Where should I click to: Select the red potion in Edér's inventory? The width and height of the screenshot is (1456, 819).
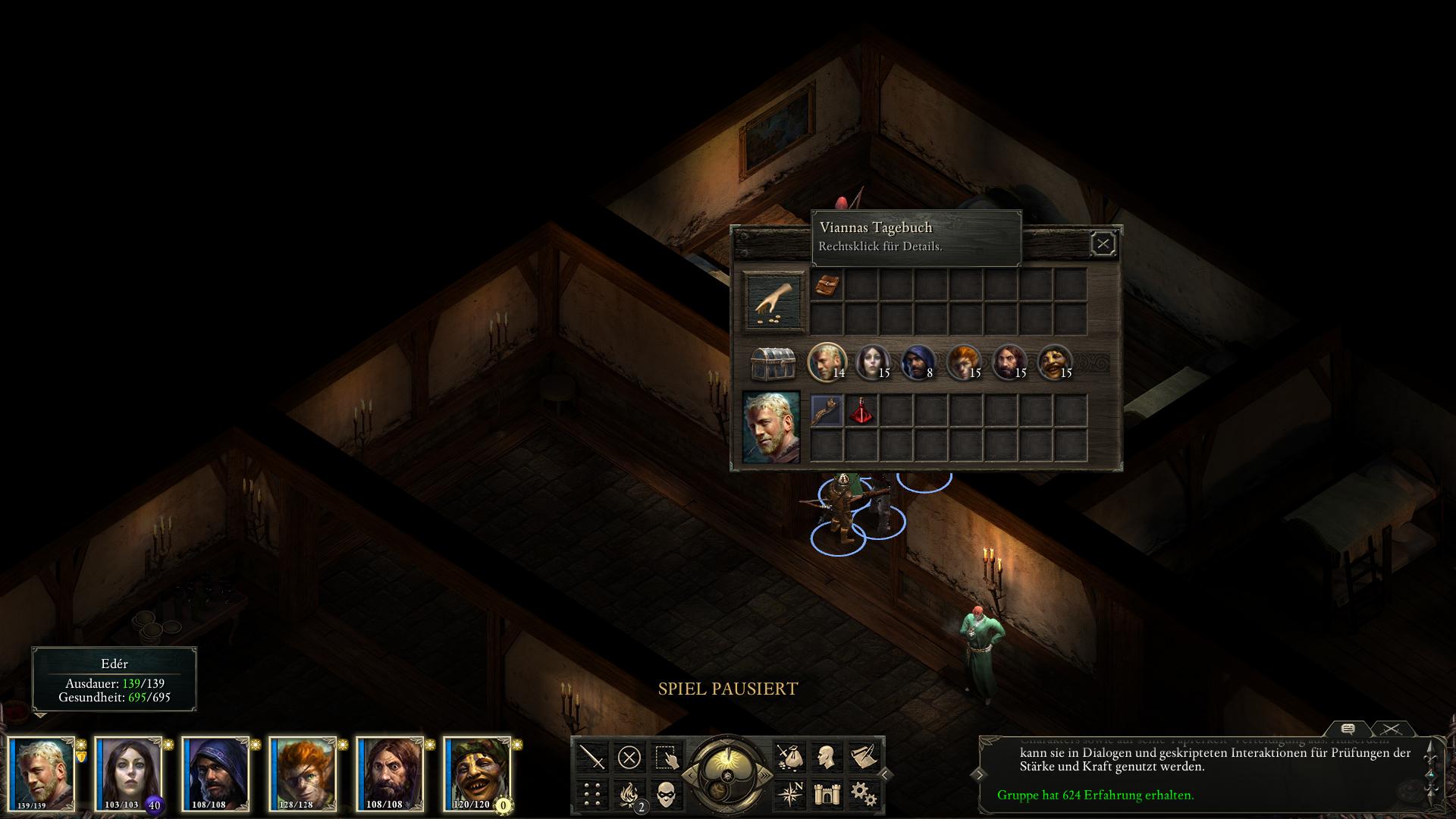861,411
